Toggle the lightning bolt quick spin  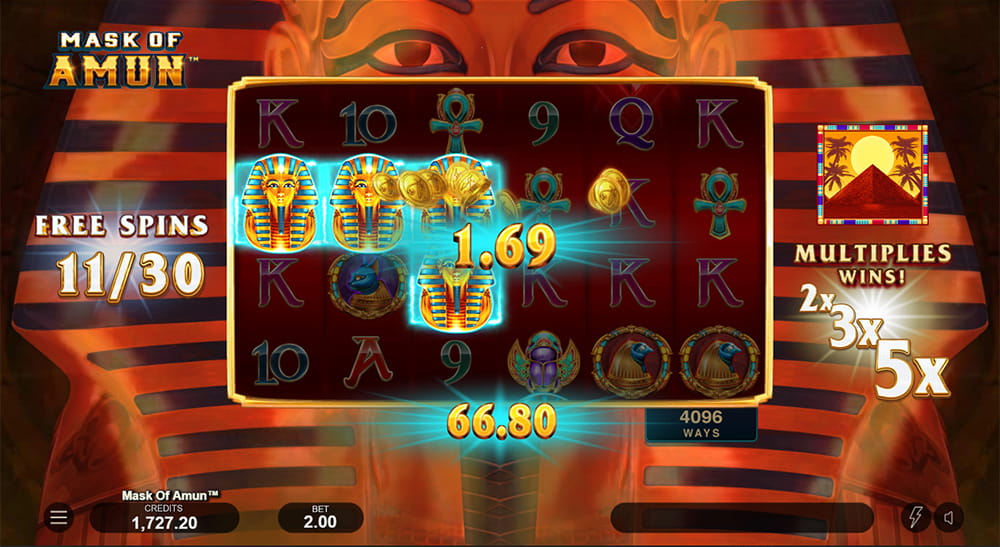(914, 517)
